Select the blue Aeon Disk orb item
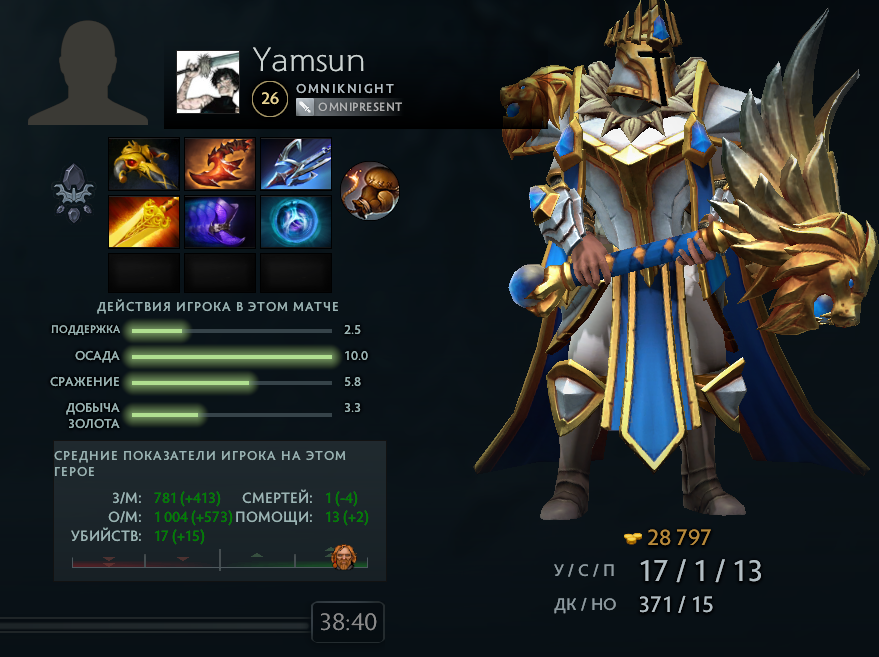Viewport: 879px width, 657px height. pos(296,221)
